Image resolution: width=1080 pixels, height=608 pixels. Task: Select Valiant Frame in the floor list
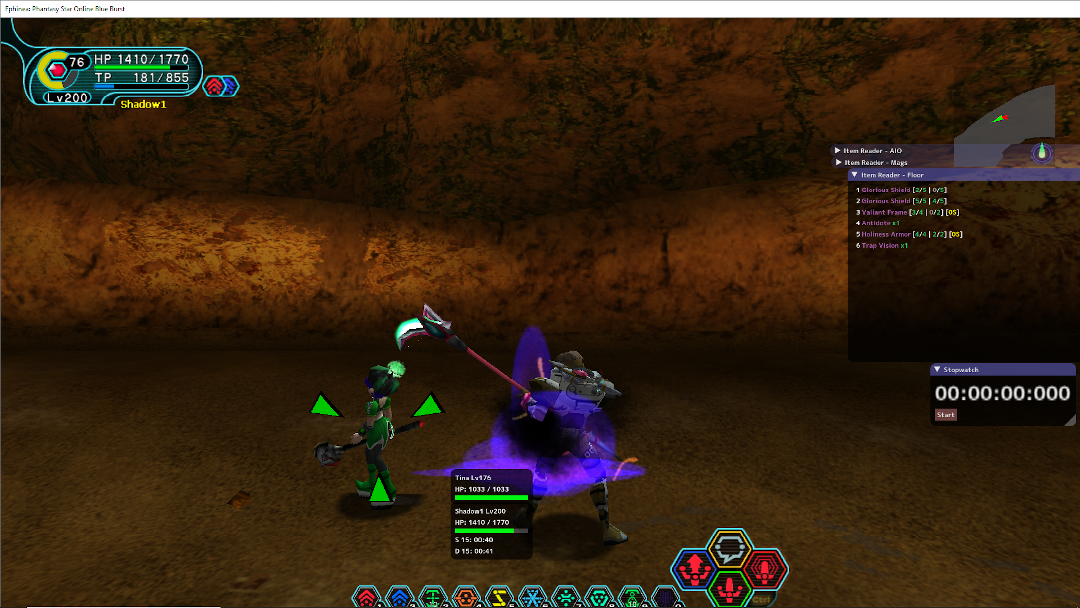pos(884,212)
